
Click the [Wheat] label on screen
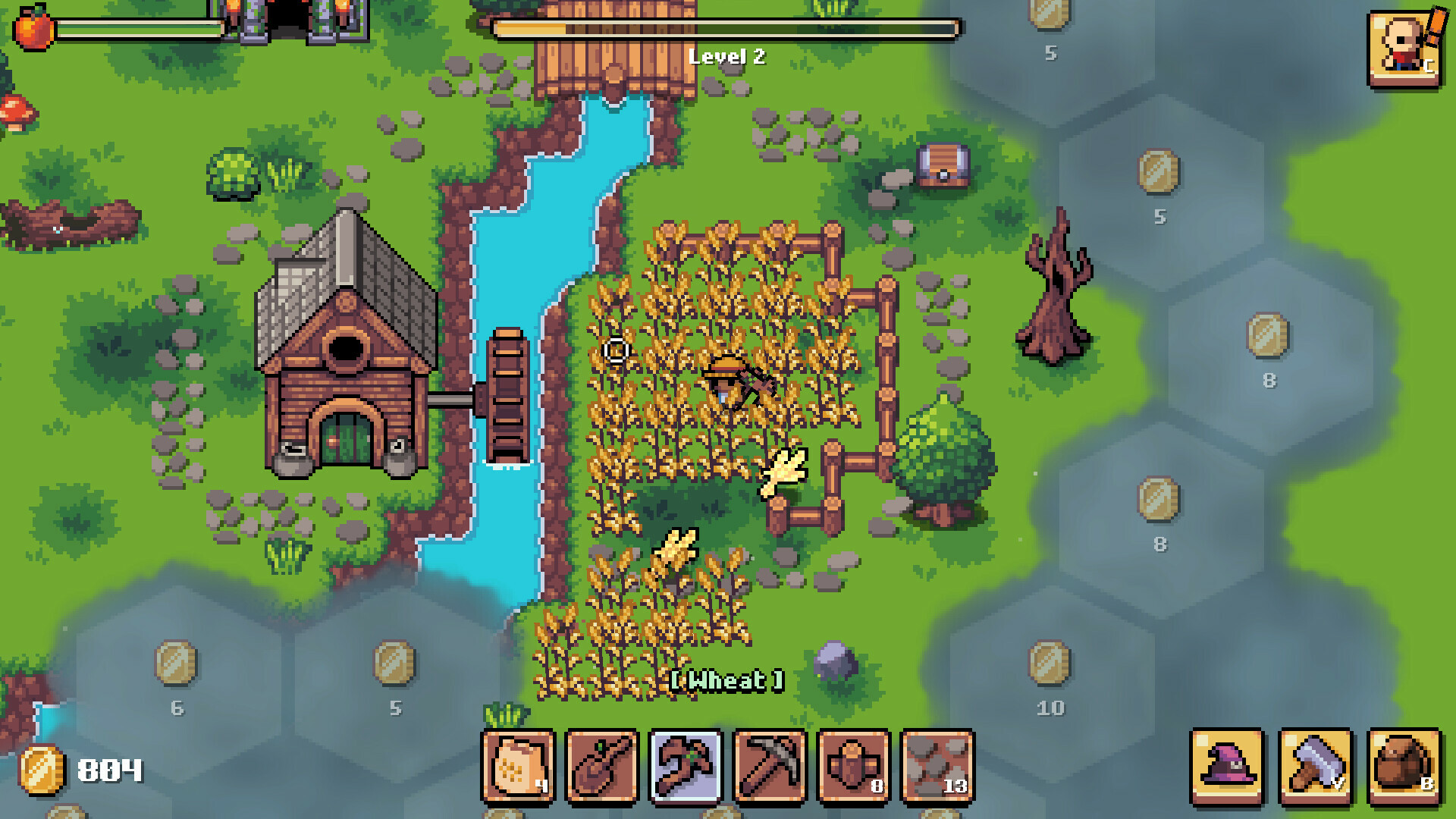pos(728,680)
